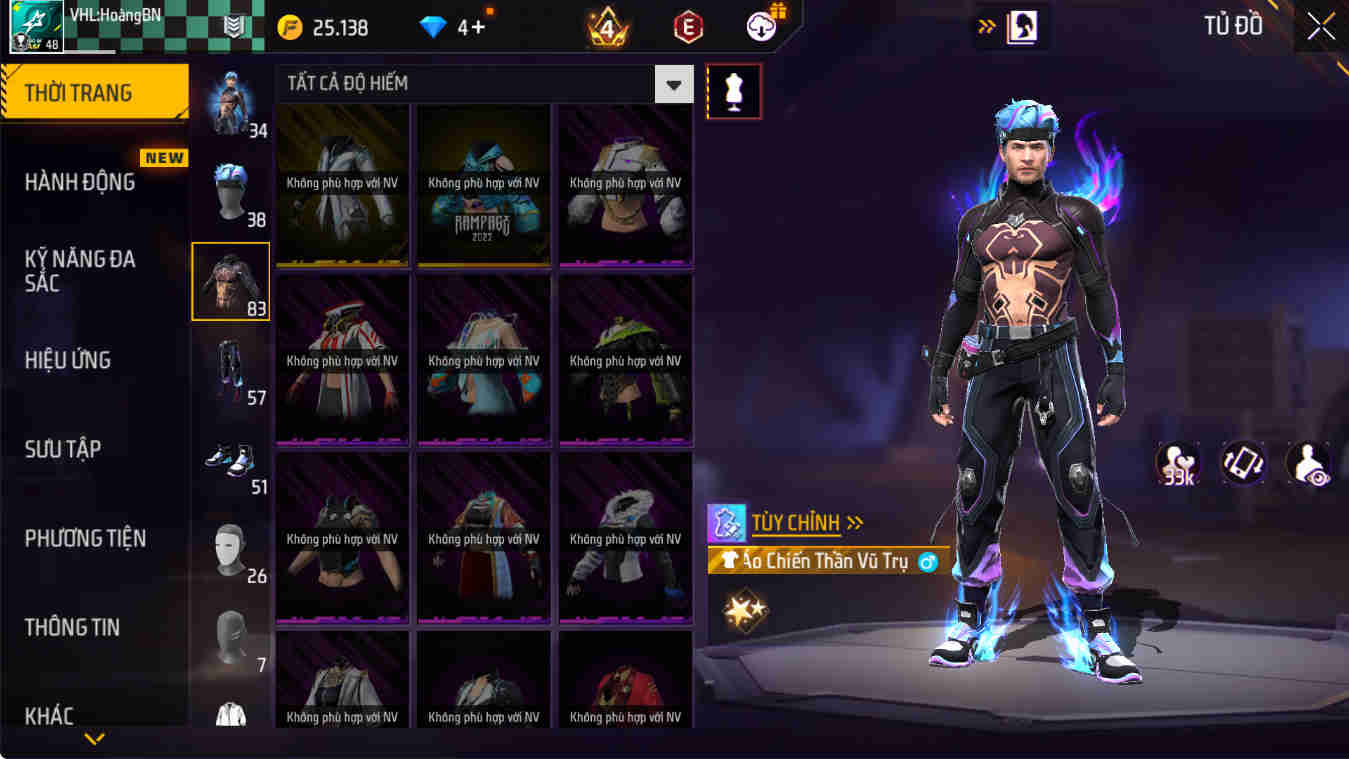This screenshot has width=1349, height=759.
Task: Open the TẤT CẢ ĐỘ HIẾM rarity dropdown
Action: point(673,84)
